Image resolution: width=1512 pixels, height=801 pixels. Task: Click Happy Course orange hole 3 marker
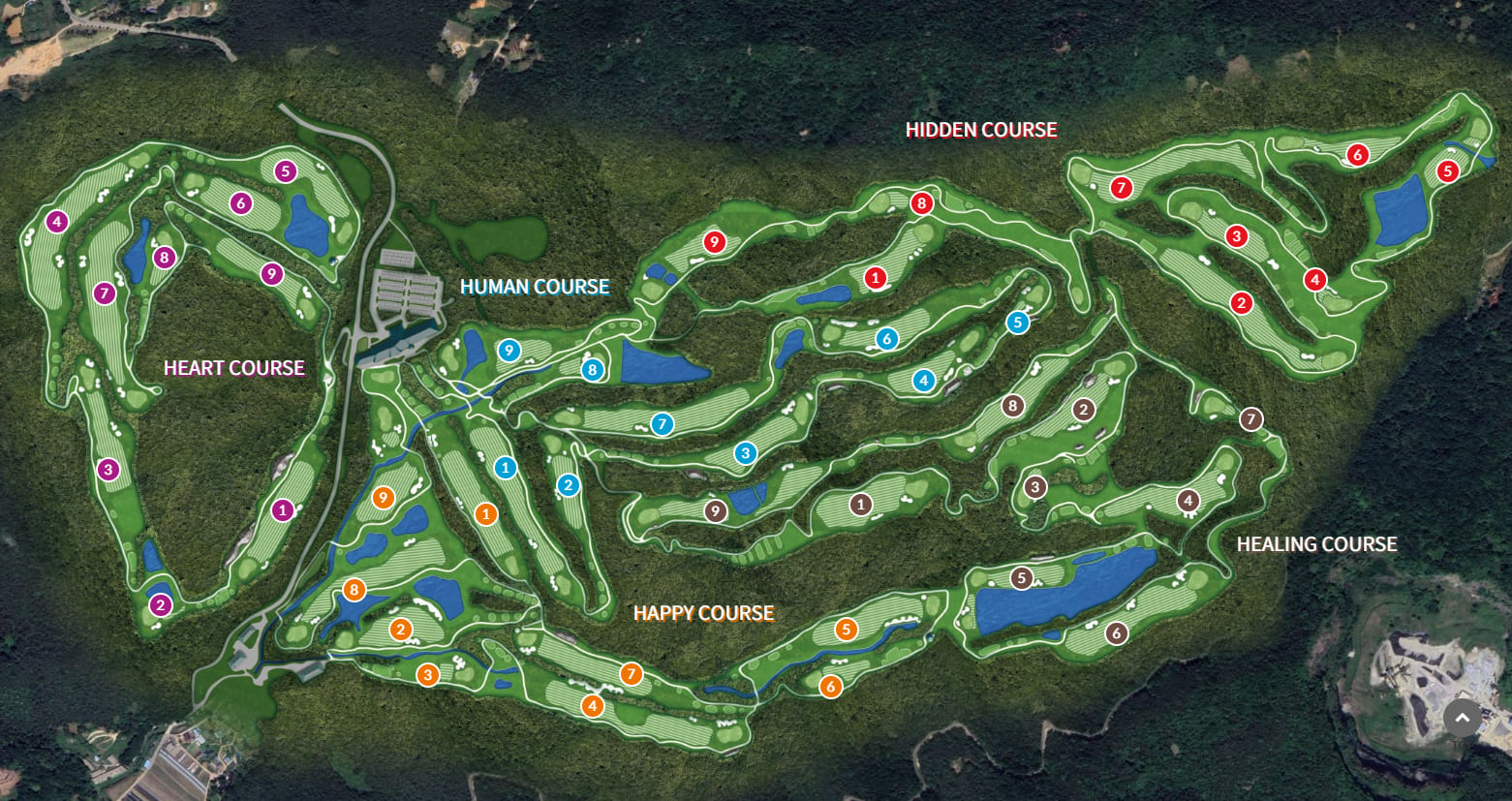(x=428, y=674)
